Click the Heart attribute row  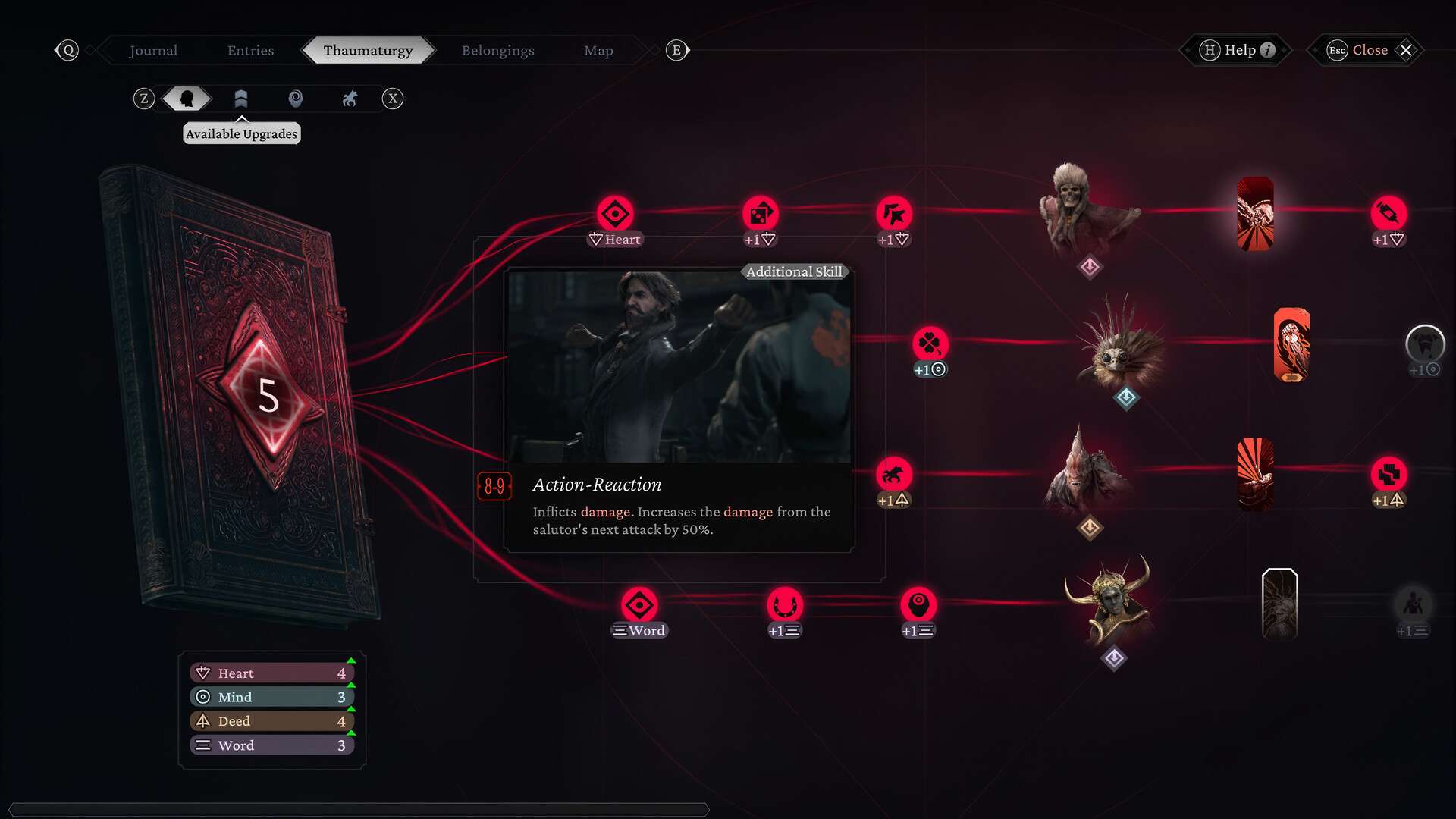tap(271, 673)
